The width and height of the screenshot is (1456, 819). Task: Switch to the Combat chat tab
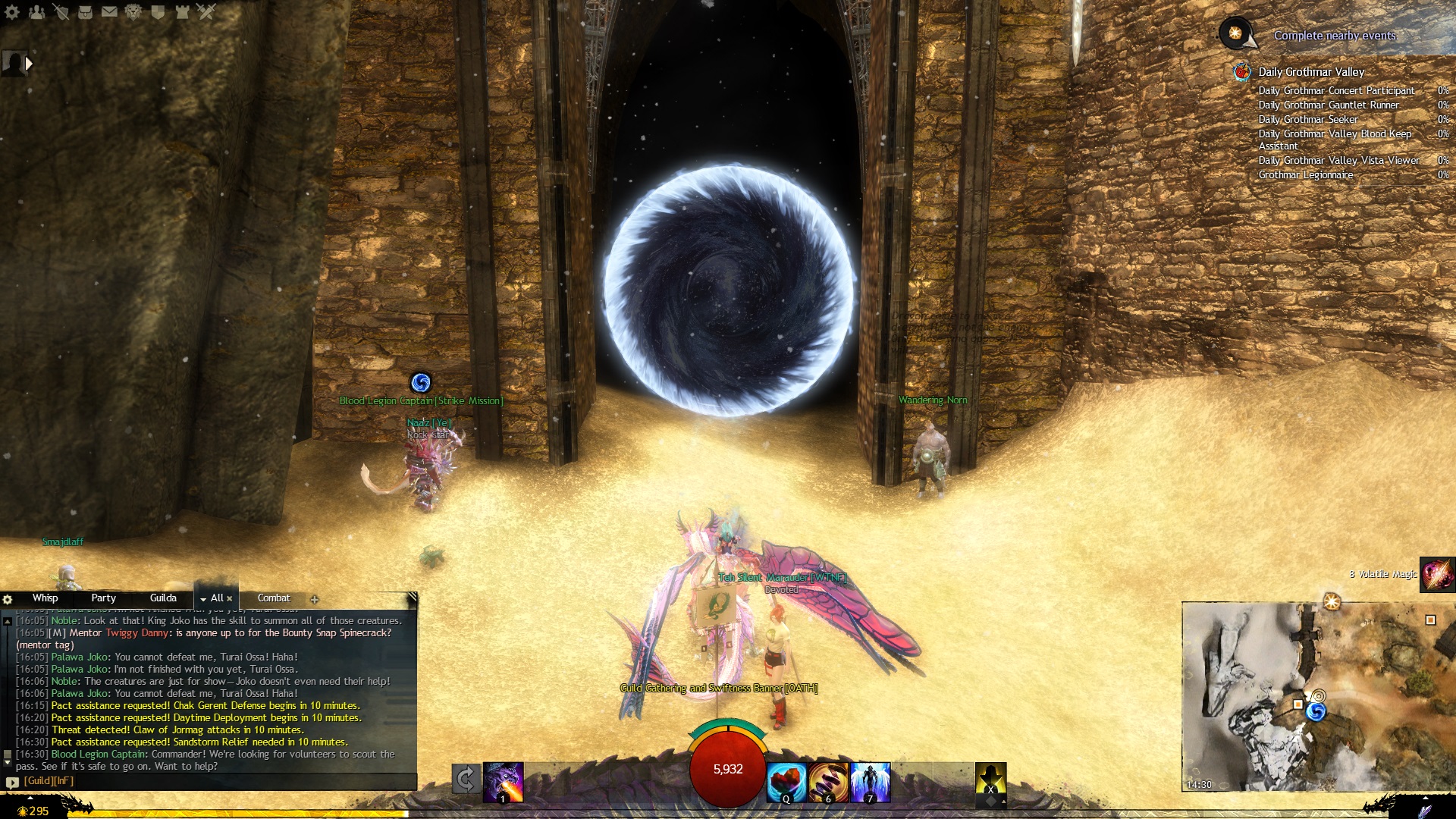(x=274, y=598)
